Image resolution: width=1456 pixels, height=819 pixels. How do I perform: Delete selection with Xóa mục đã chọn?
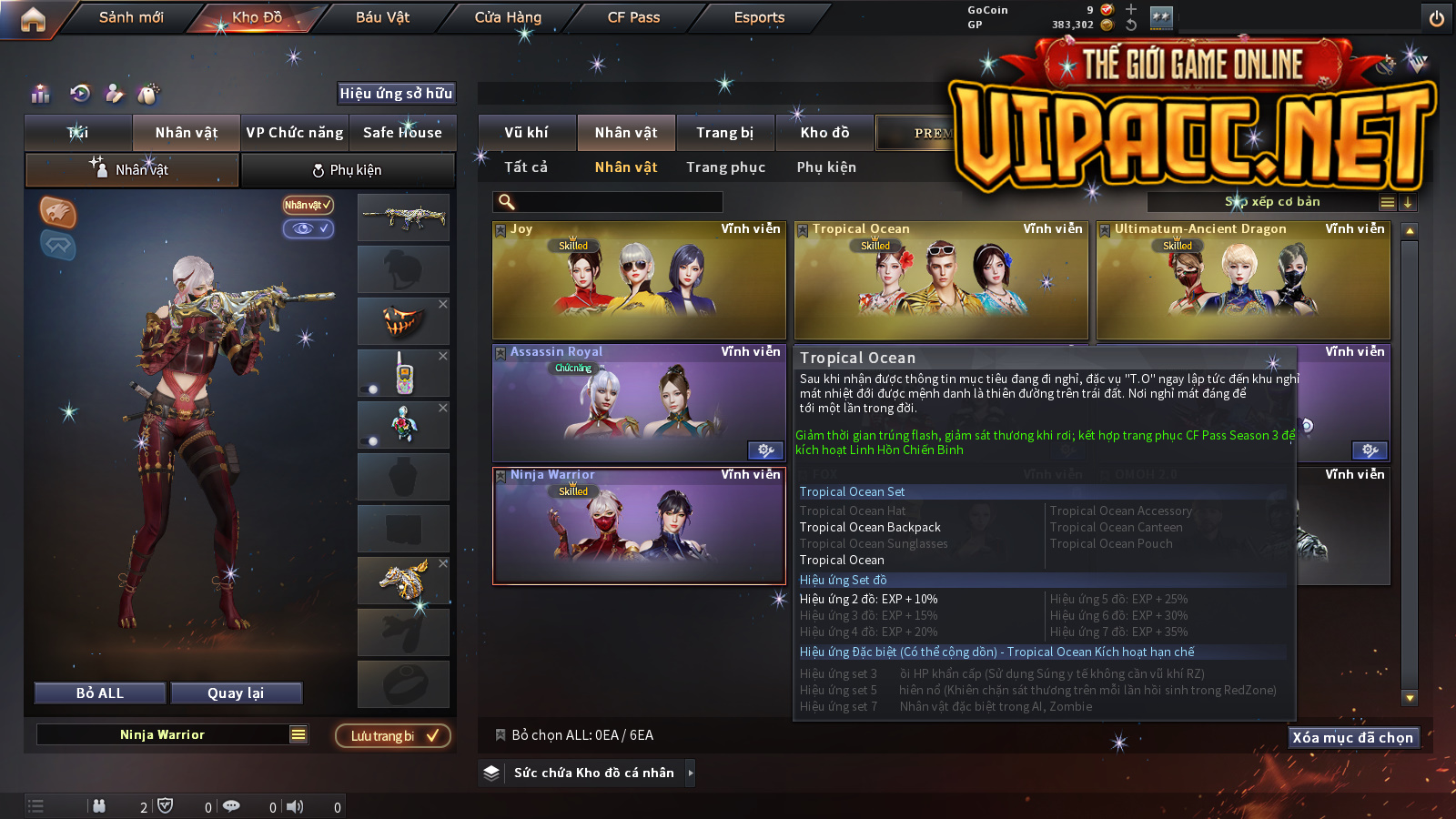pos(1352,737)
